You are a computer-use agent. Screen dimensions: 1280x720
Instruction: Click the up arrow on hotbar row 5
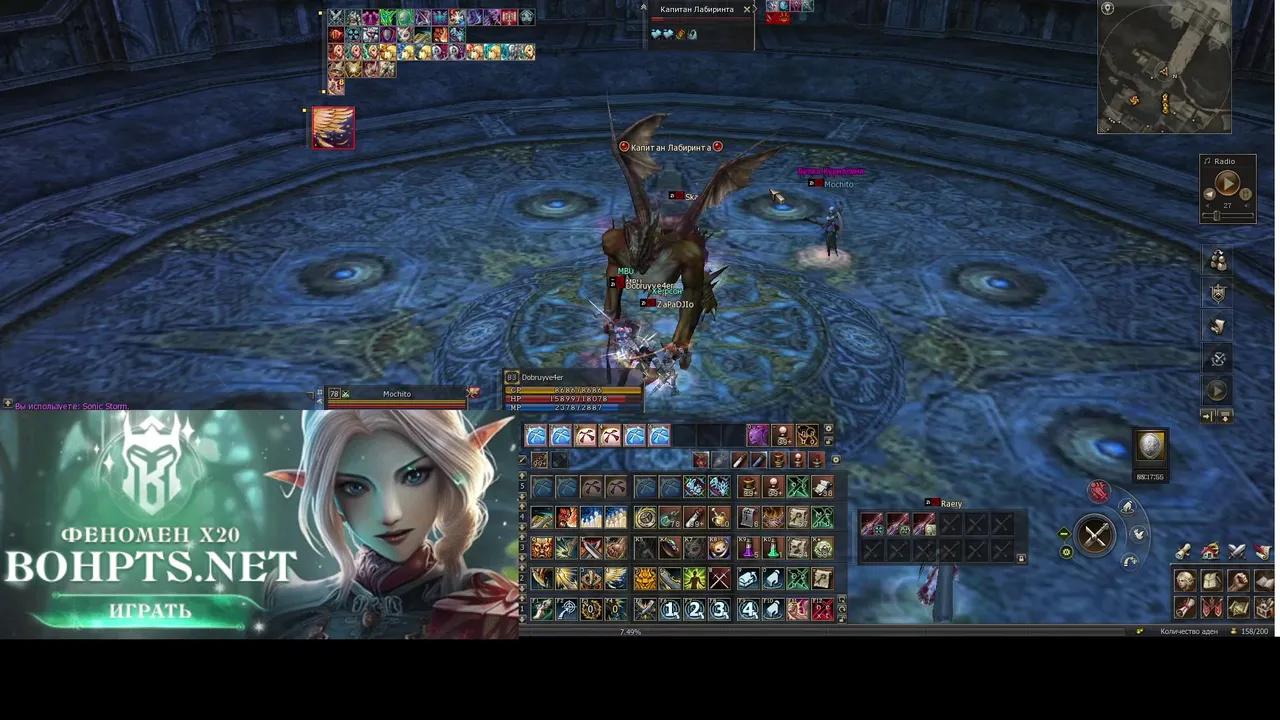(521, 477)
